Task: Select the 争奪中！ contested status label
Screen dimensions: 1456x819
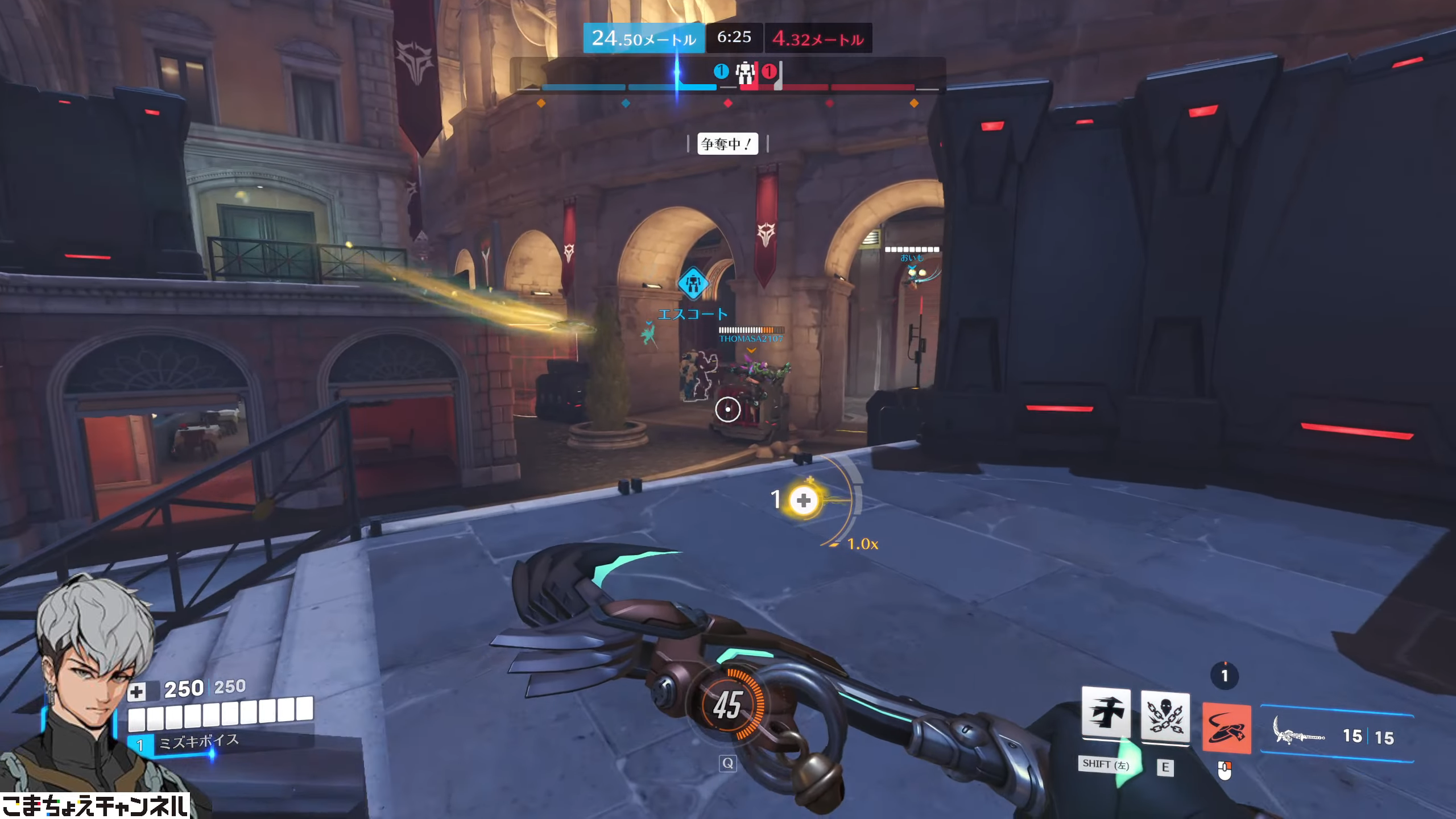Action: 727,144
